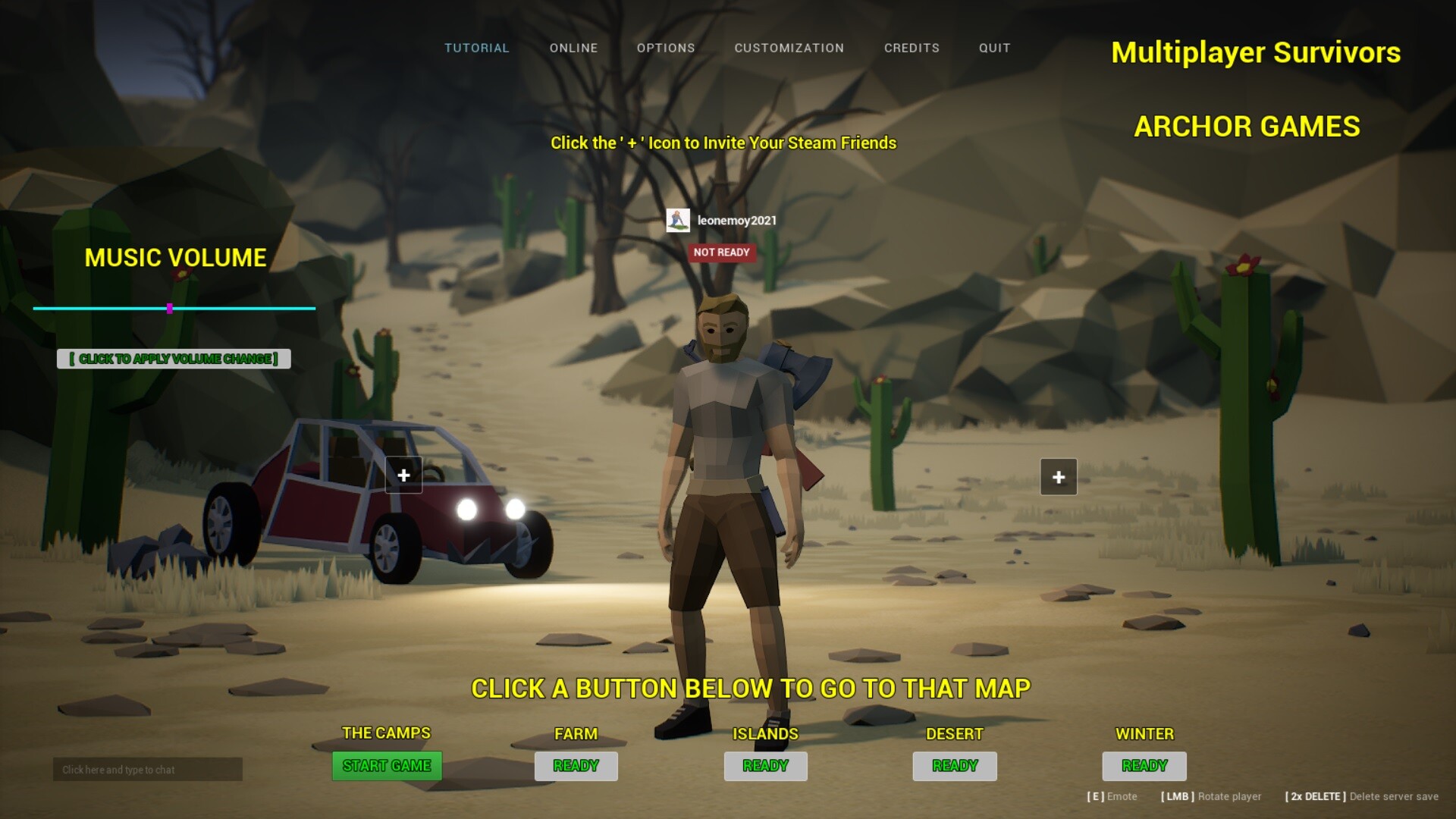The height and width of the screenshot is (819, 1456).
Task: Open the OPTIONS menu
Action: click(x=665, y=48)
